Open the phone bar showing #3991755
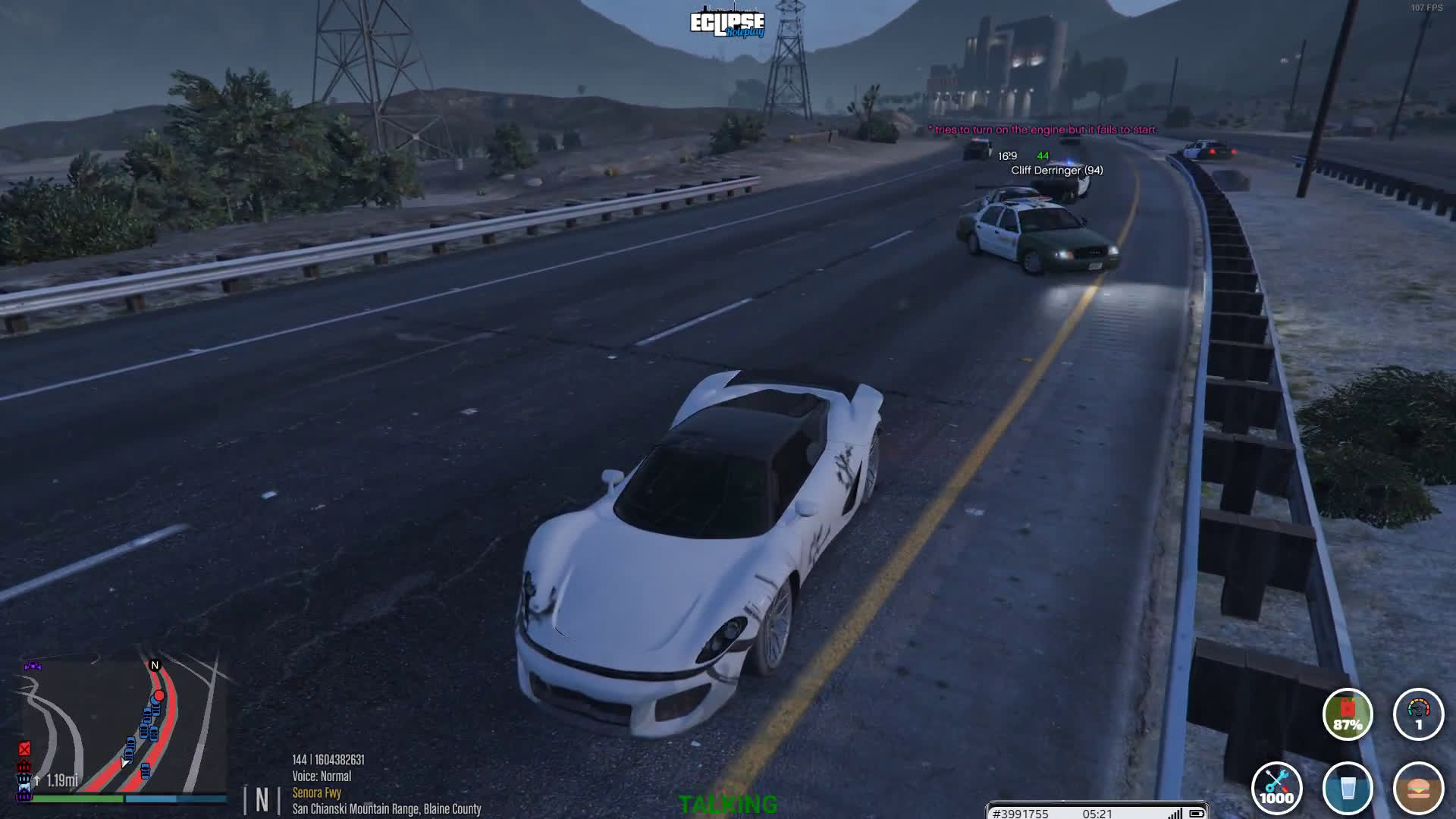1456x819 pixels. point(1097,813)
